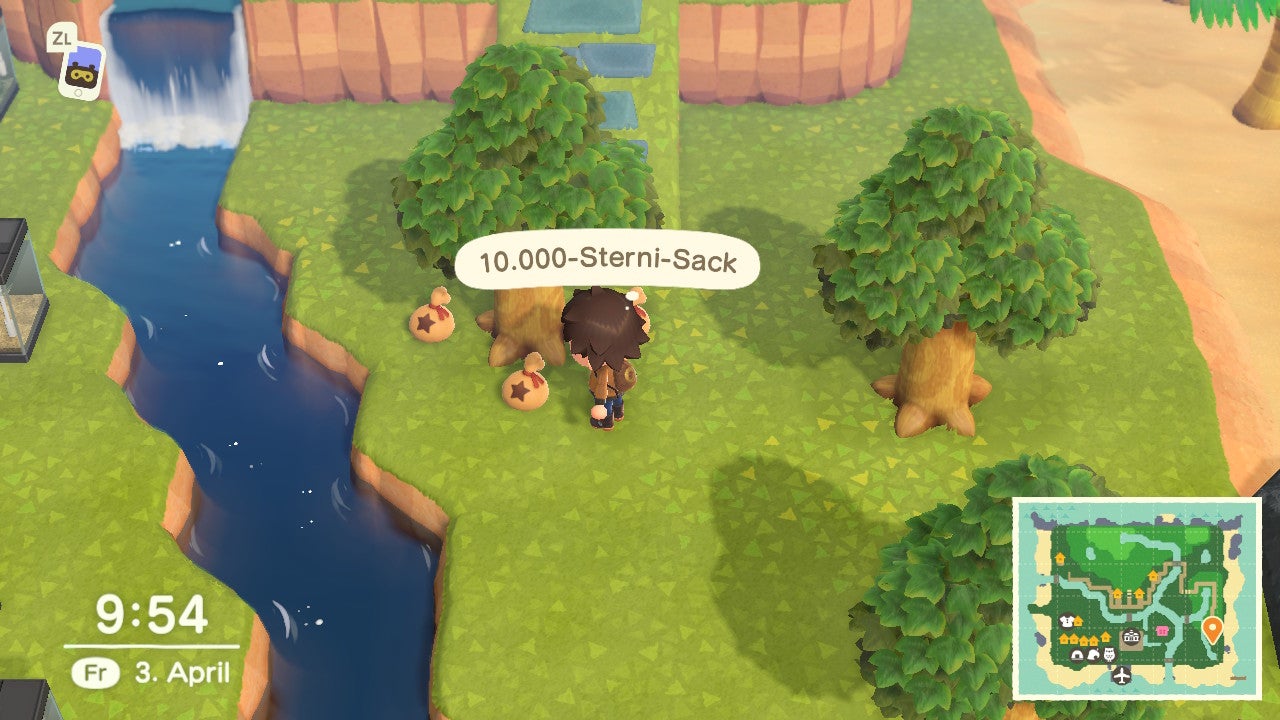This screenshot has height=720, width=1280.
Task: Click the museum owl icon on the minimap
Action: 1108,652
